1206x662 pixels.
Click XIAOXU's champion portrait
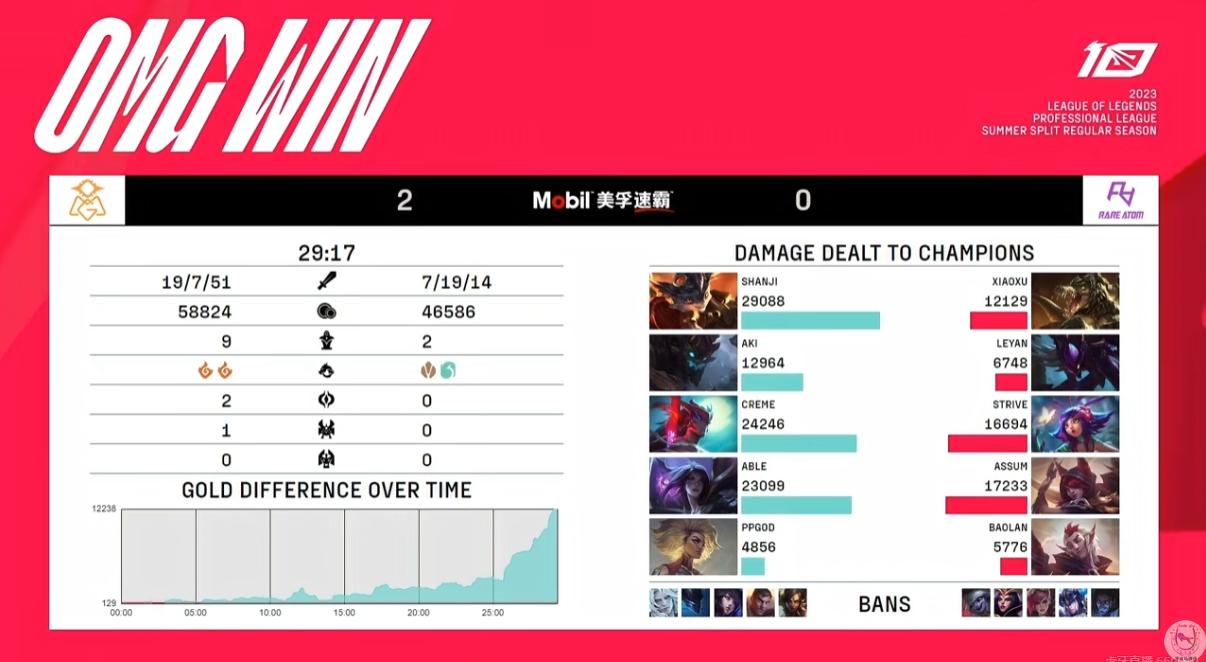click(1075, 301)
